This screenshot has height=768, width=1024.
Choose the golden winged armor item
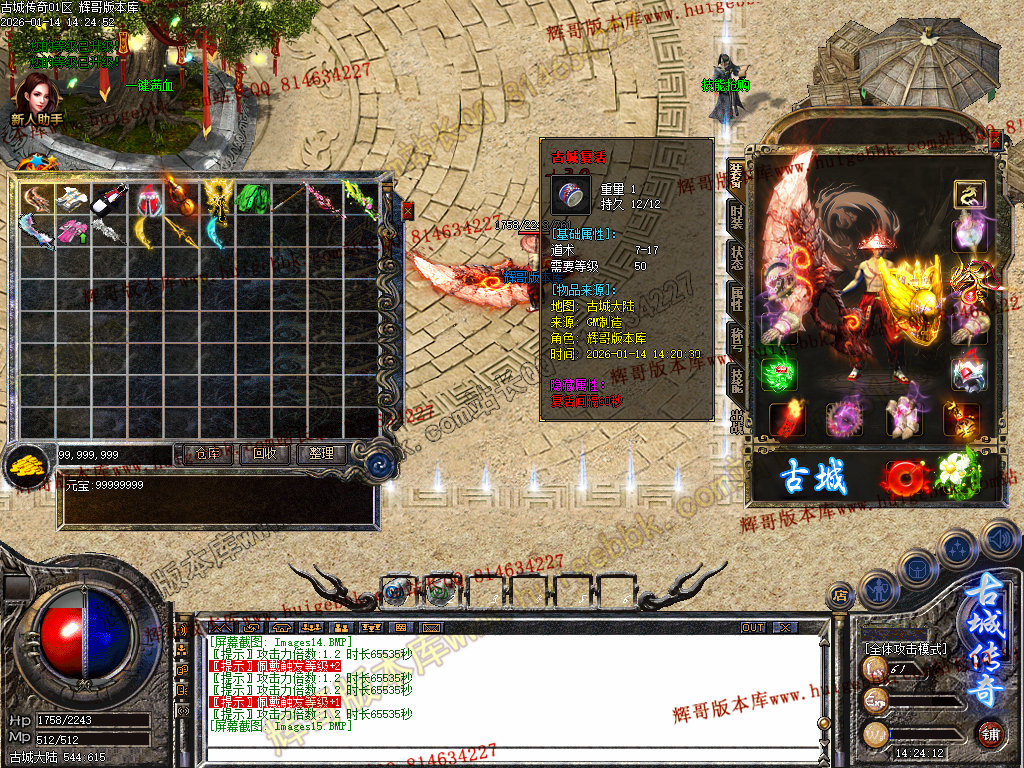click(216, 198)
